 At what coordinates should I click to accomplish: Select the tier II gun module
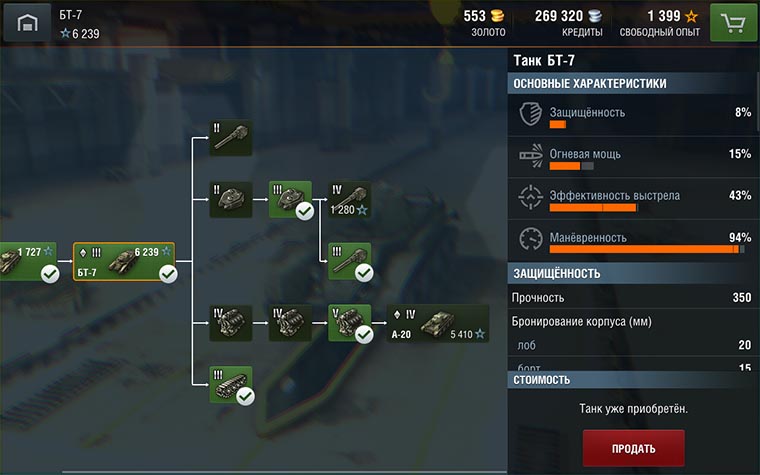(x=230, y=139)
